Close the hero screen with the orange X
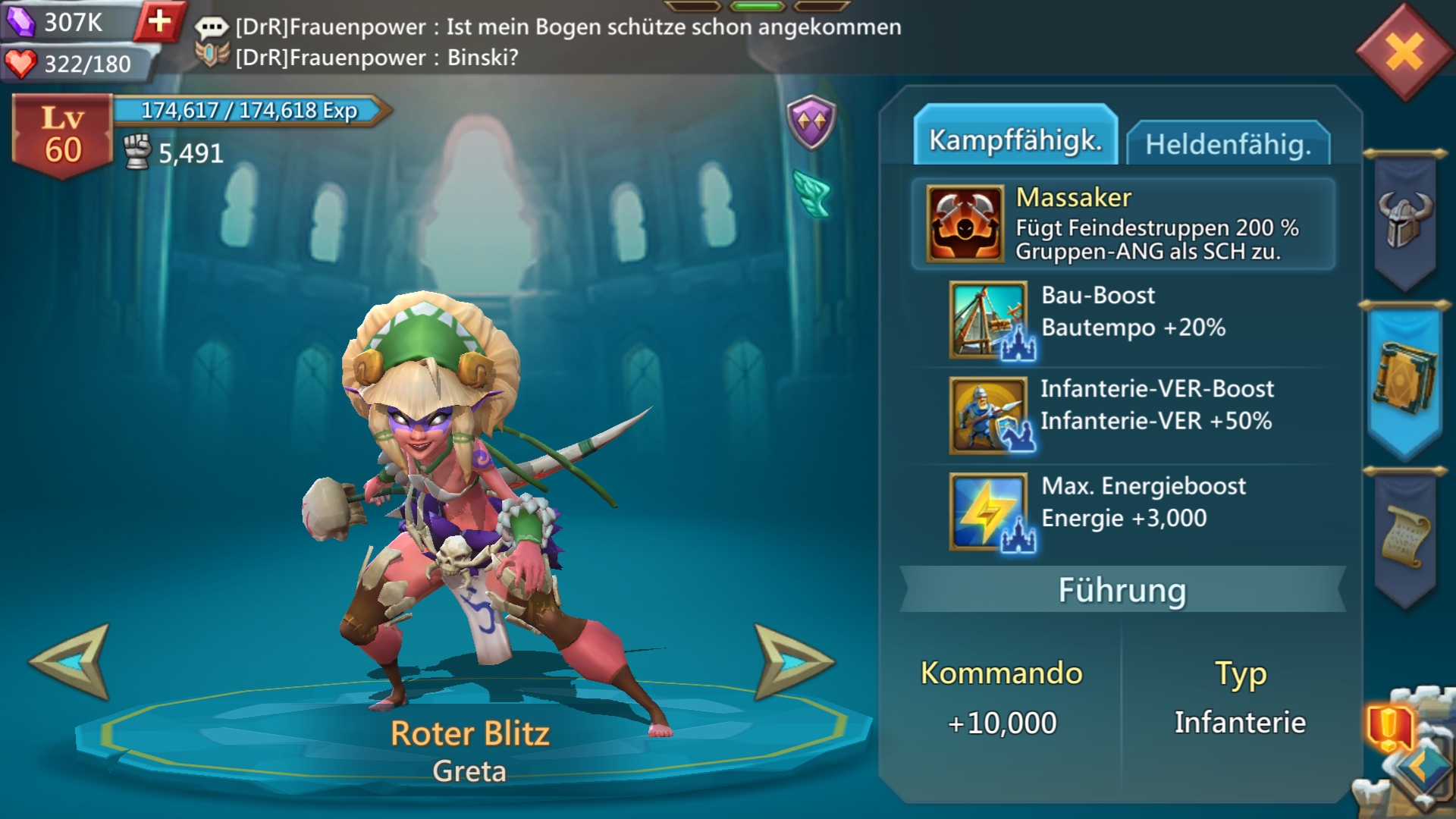The width and height of the screenshot is (1456, 819). (1404, 52)
